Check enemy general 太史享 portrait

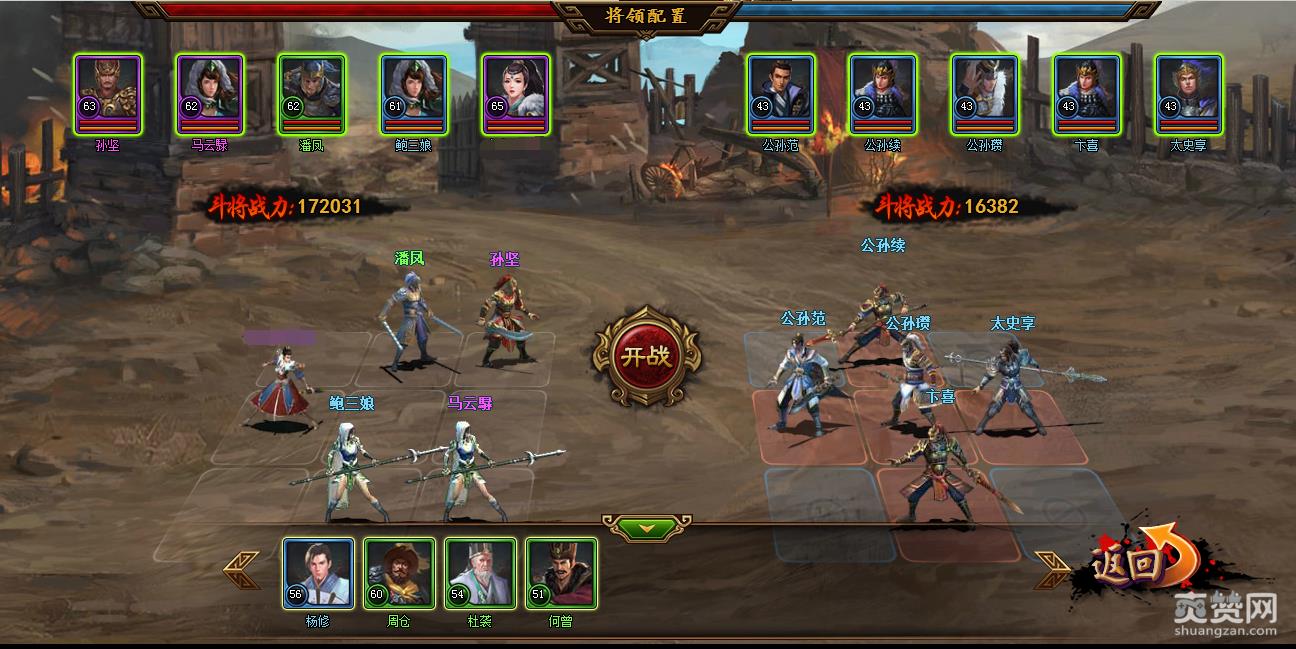pos(1189,93)
